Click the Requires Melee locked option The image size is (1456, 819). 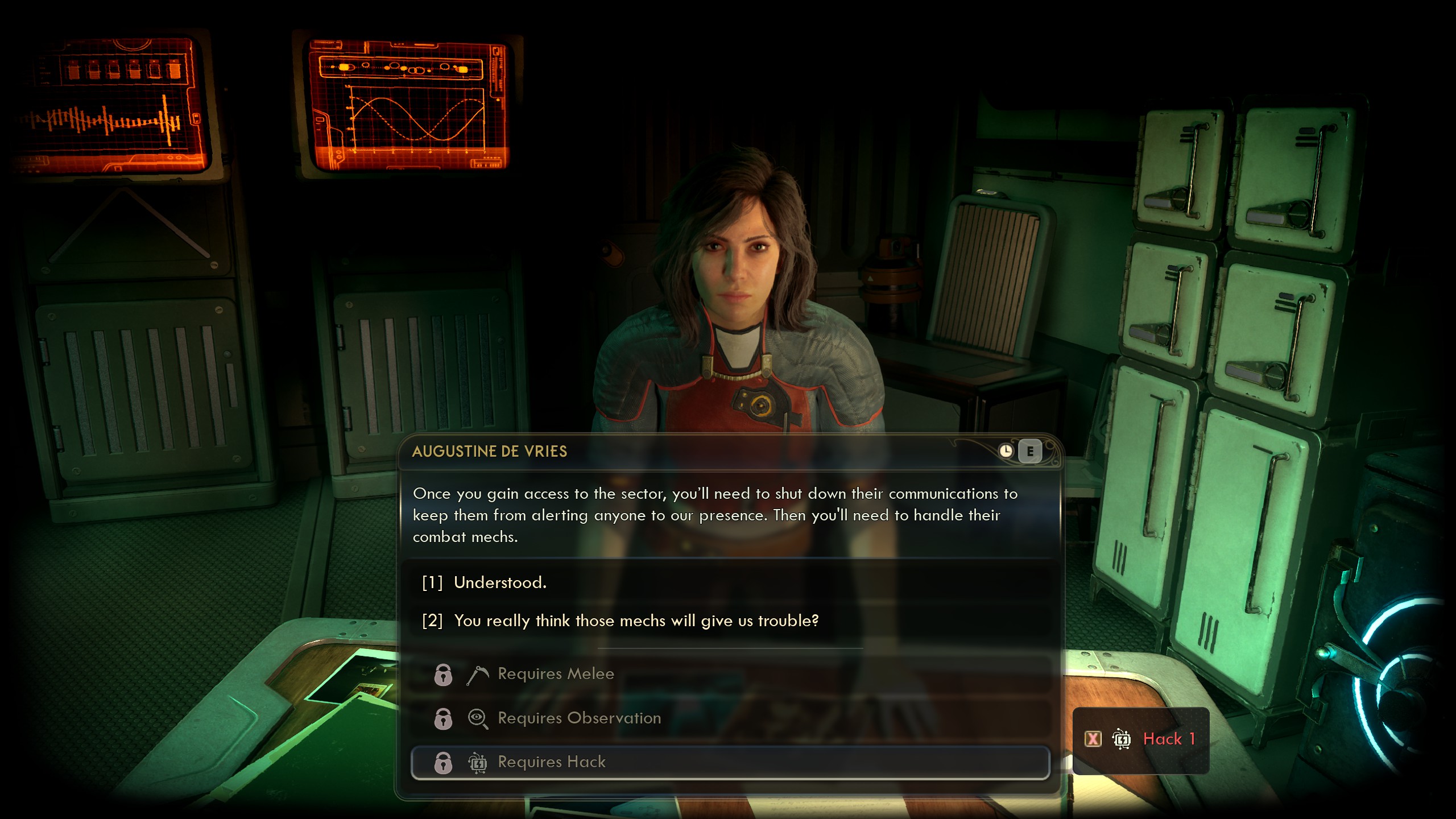point(555,674)
